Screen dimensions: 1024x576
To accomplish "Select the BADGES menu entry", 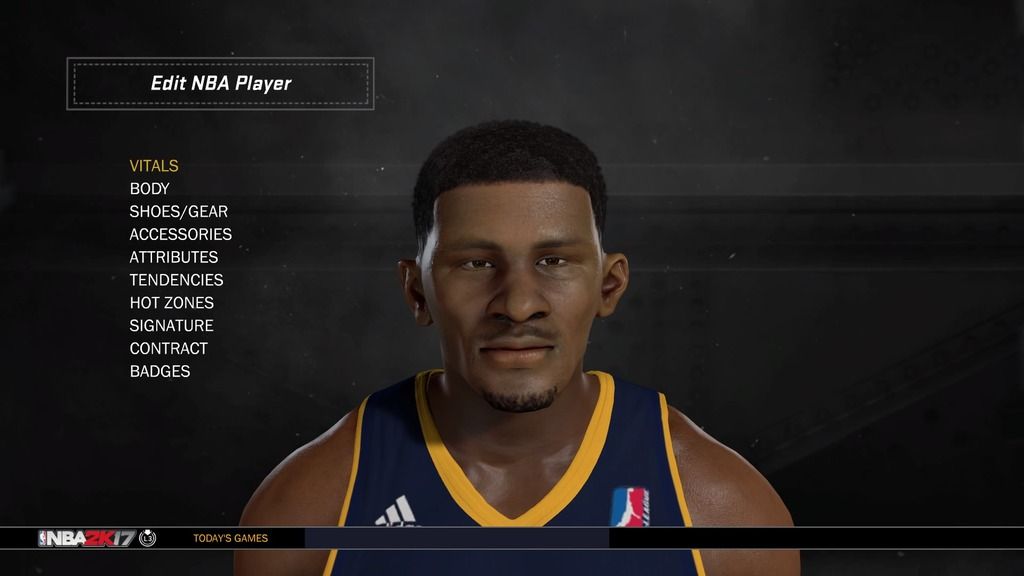I will click(159, 372).
